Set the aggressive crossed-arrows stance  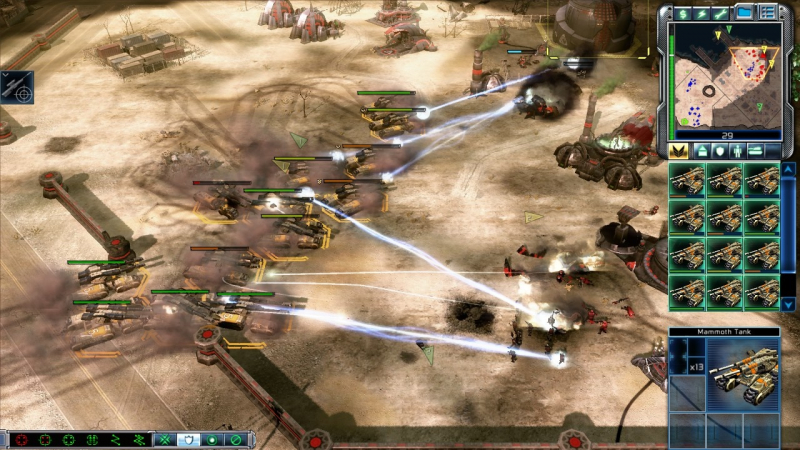165,439
